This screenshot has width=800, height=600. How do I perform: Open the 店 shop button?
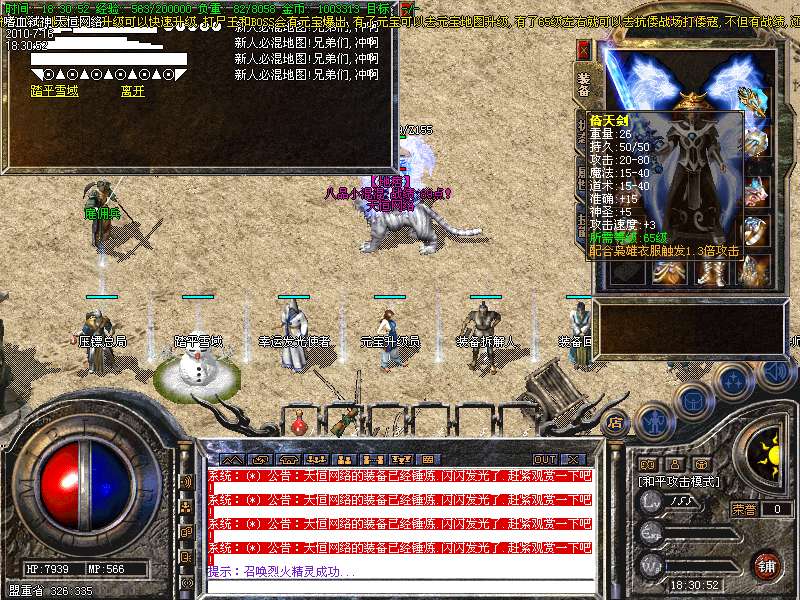tap(616, 420)
